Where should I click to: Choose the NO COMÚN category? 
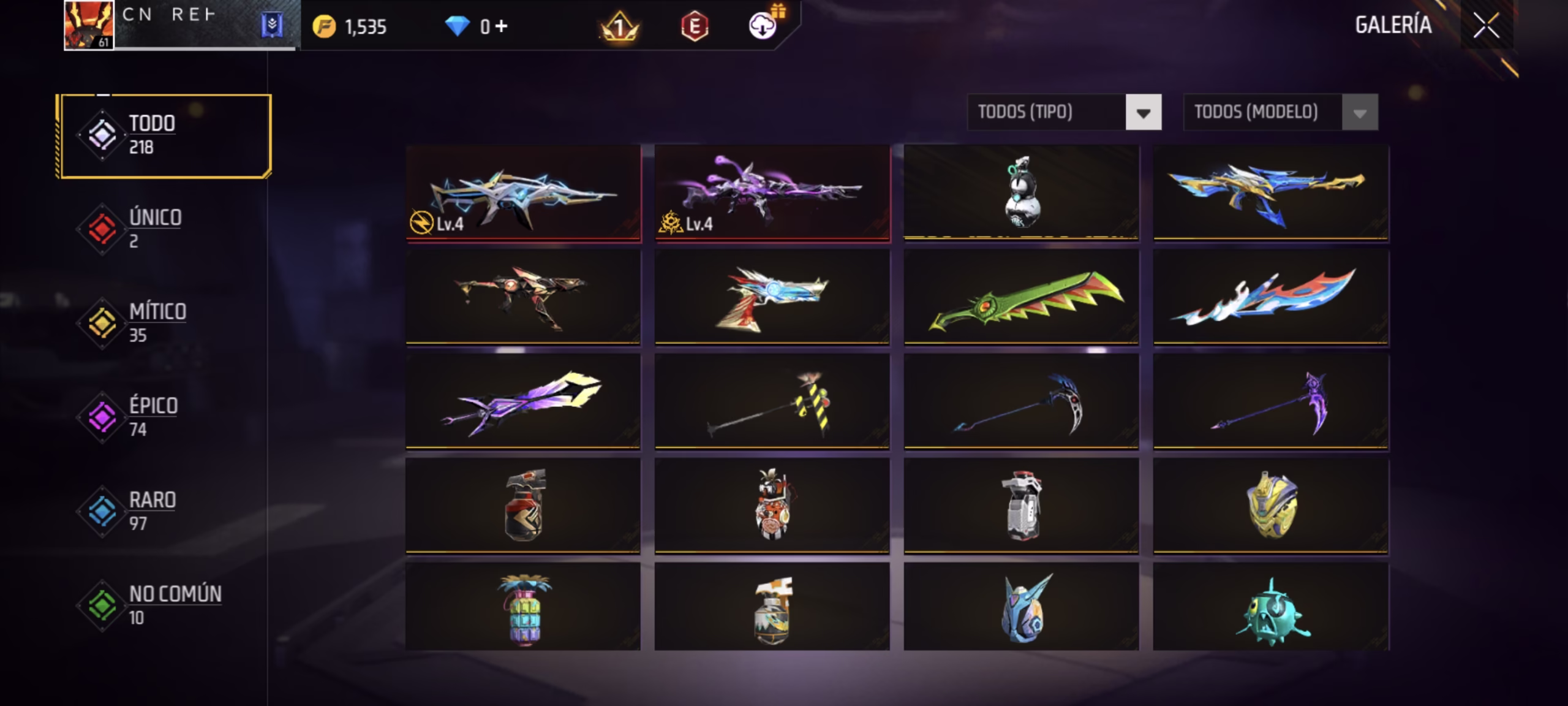pyautogui.click(x=174, y=605)
